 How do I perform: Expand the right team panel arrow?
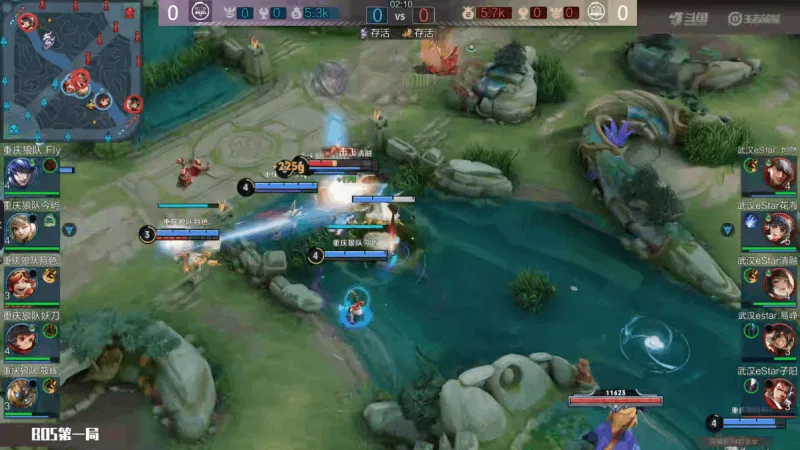[x=731, y=229]
